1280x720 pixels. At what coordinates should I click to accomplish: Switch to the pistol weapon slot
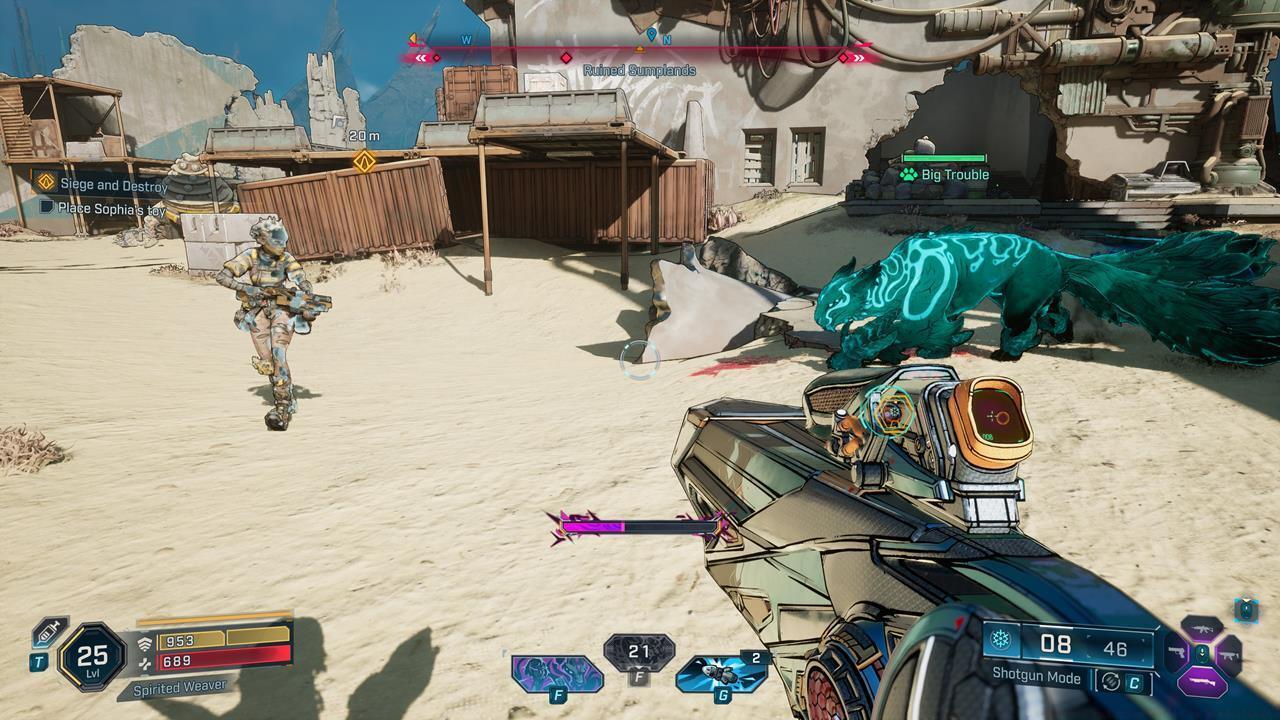(1176, 654)
